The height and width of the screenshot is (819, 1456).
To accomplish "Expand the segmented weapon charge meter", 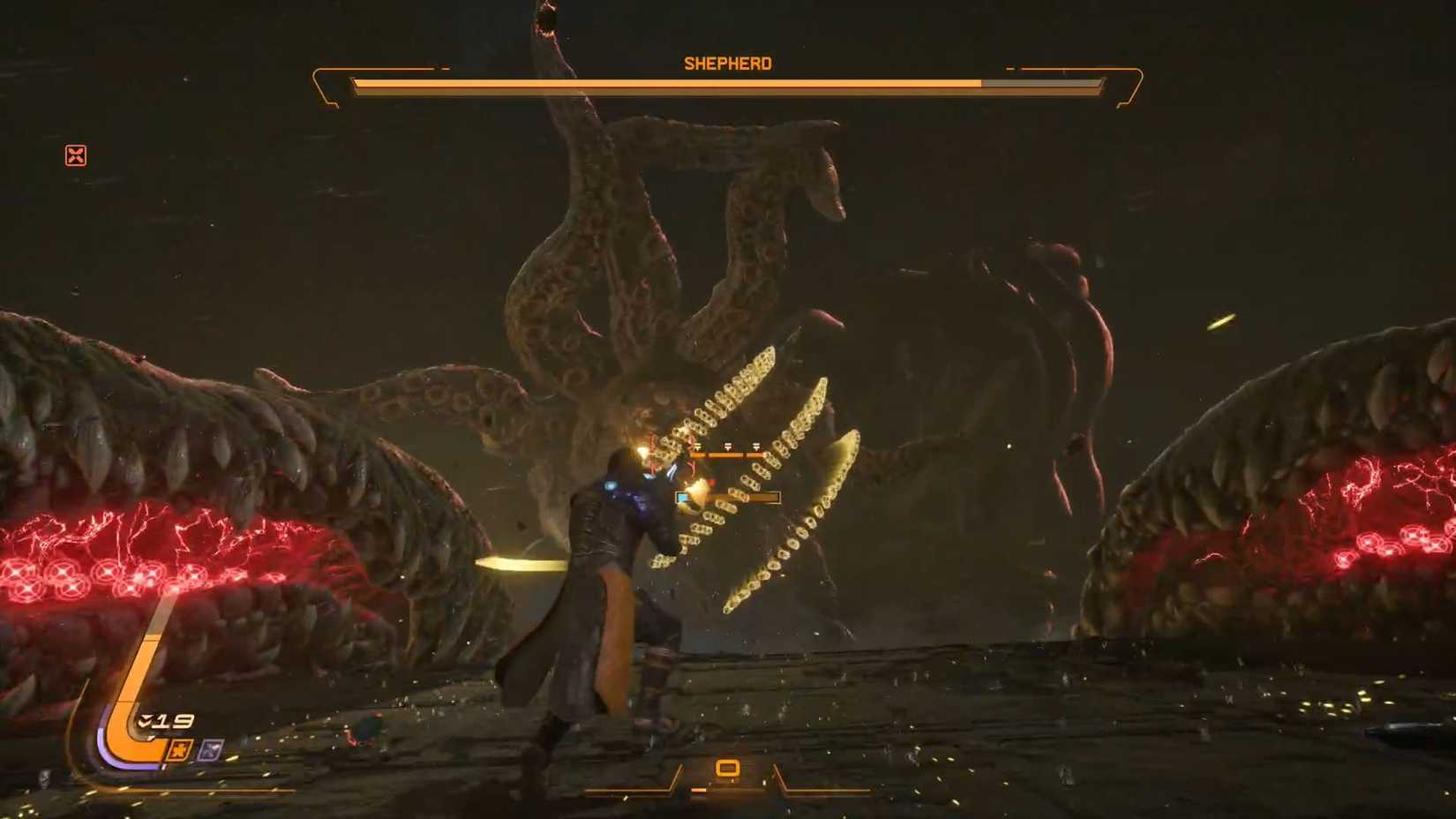I will point(727,455).
